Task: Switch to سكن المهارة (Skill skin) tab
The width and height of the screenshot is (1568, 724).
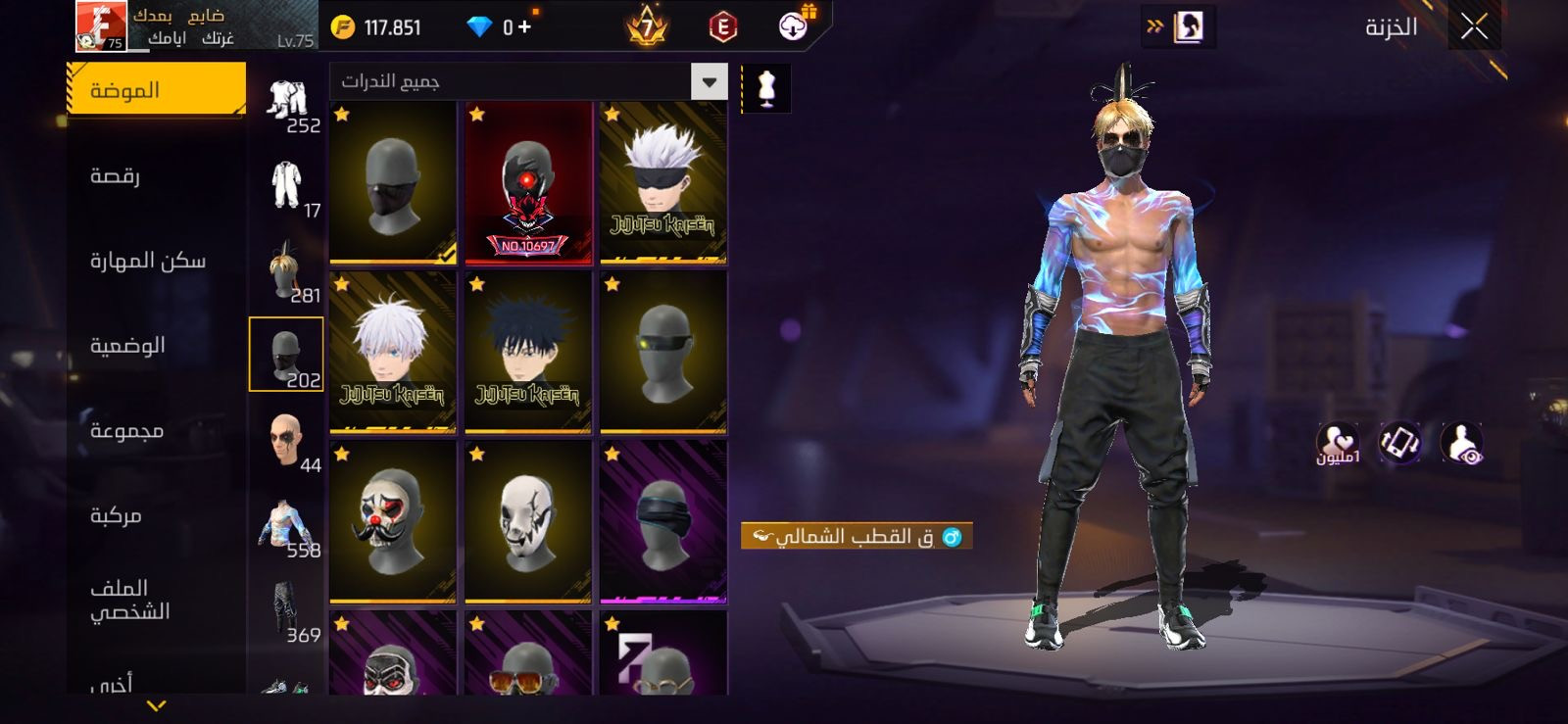Action: tap(148, 261)
